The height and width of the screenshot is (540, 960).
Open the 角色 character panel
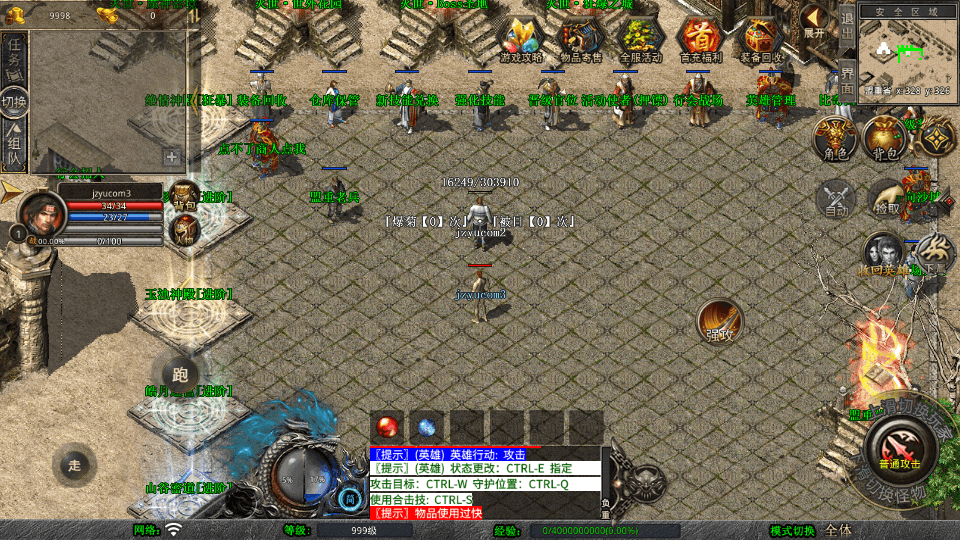(x=834, y=138)
